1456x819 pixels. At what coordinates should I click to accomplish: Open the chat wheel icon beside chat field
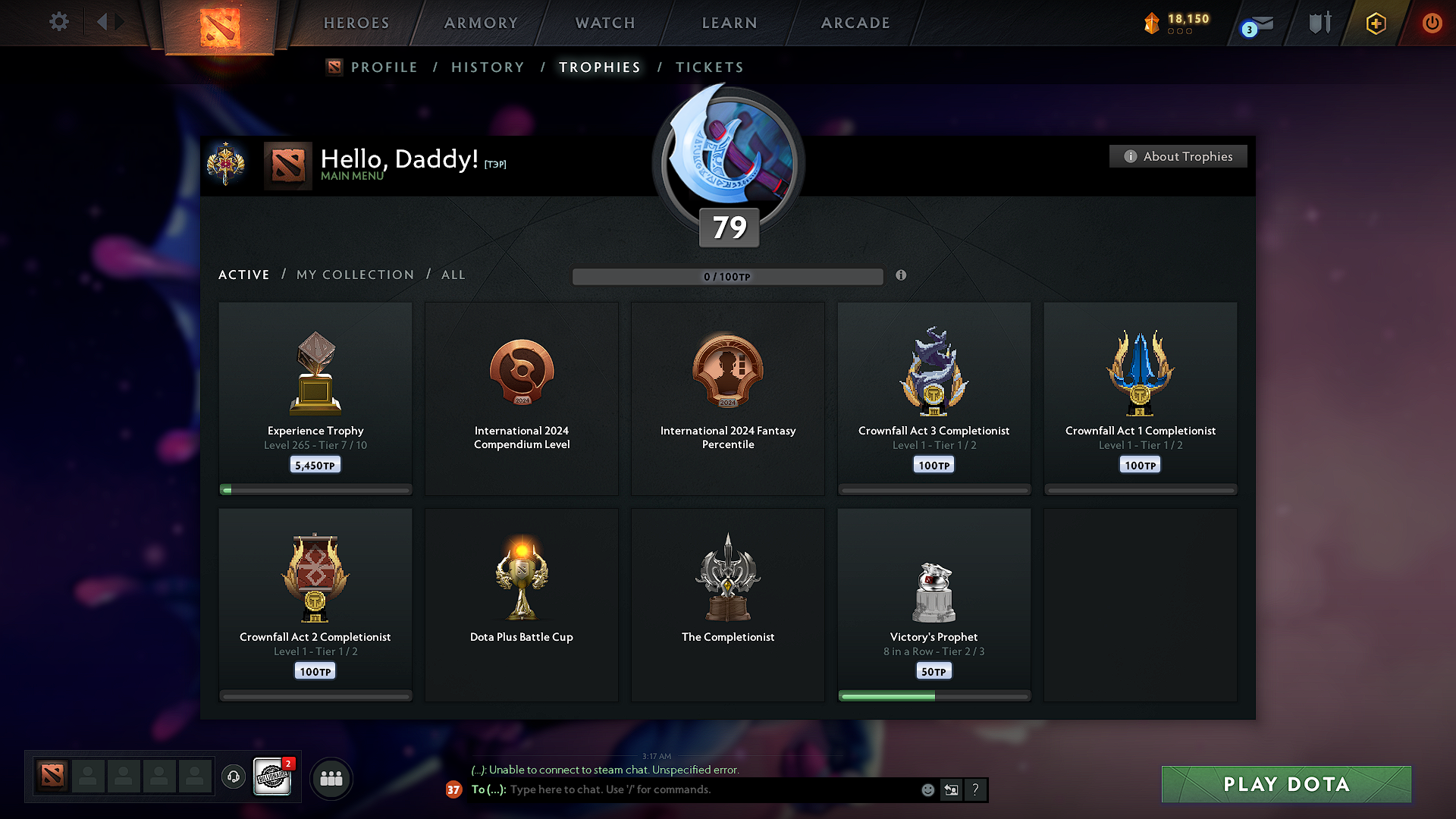(x=951, y=789)
